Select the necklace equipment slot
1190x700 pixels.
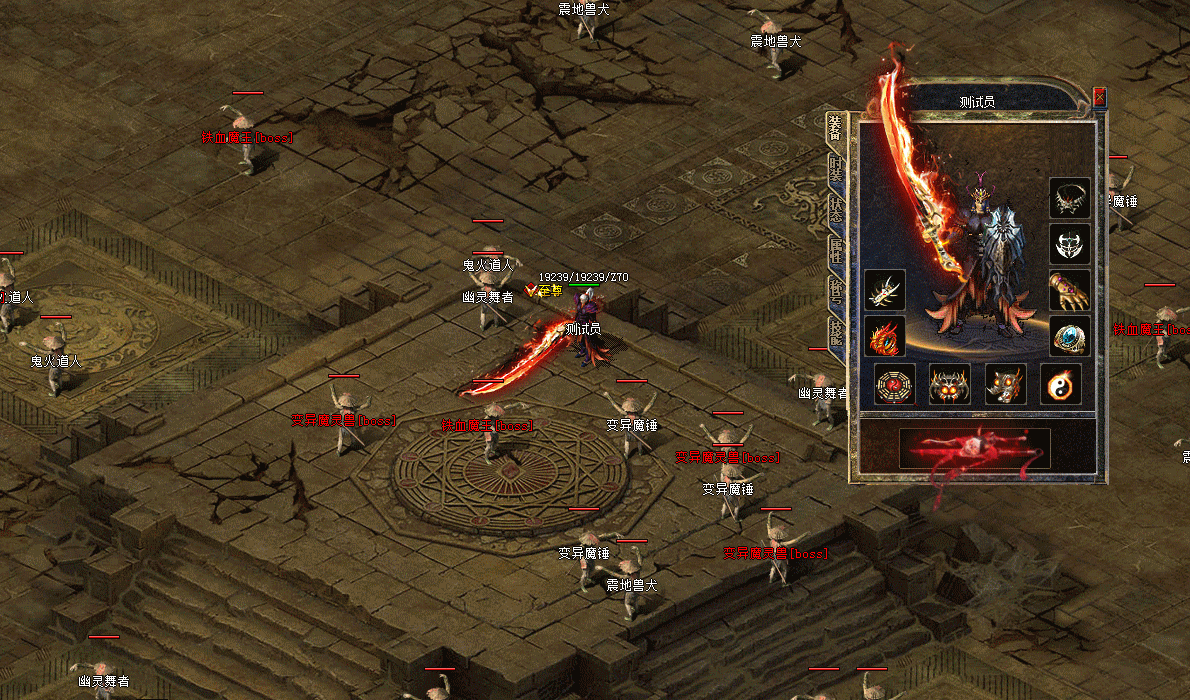pos(1069,198)
